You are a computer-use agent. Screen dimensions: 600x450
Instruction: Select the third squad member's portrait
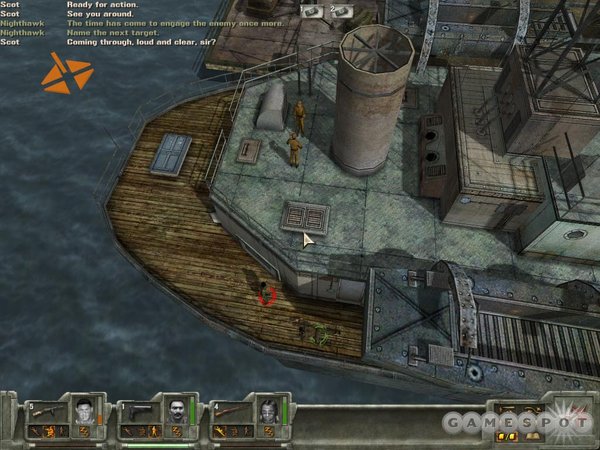pos(267,410)
